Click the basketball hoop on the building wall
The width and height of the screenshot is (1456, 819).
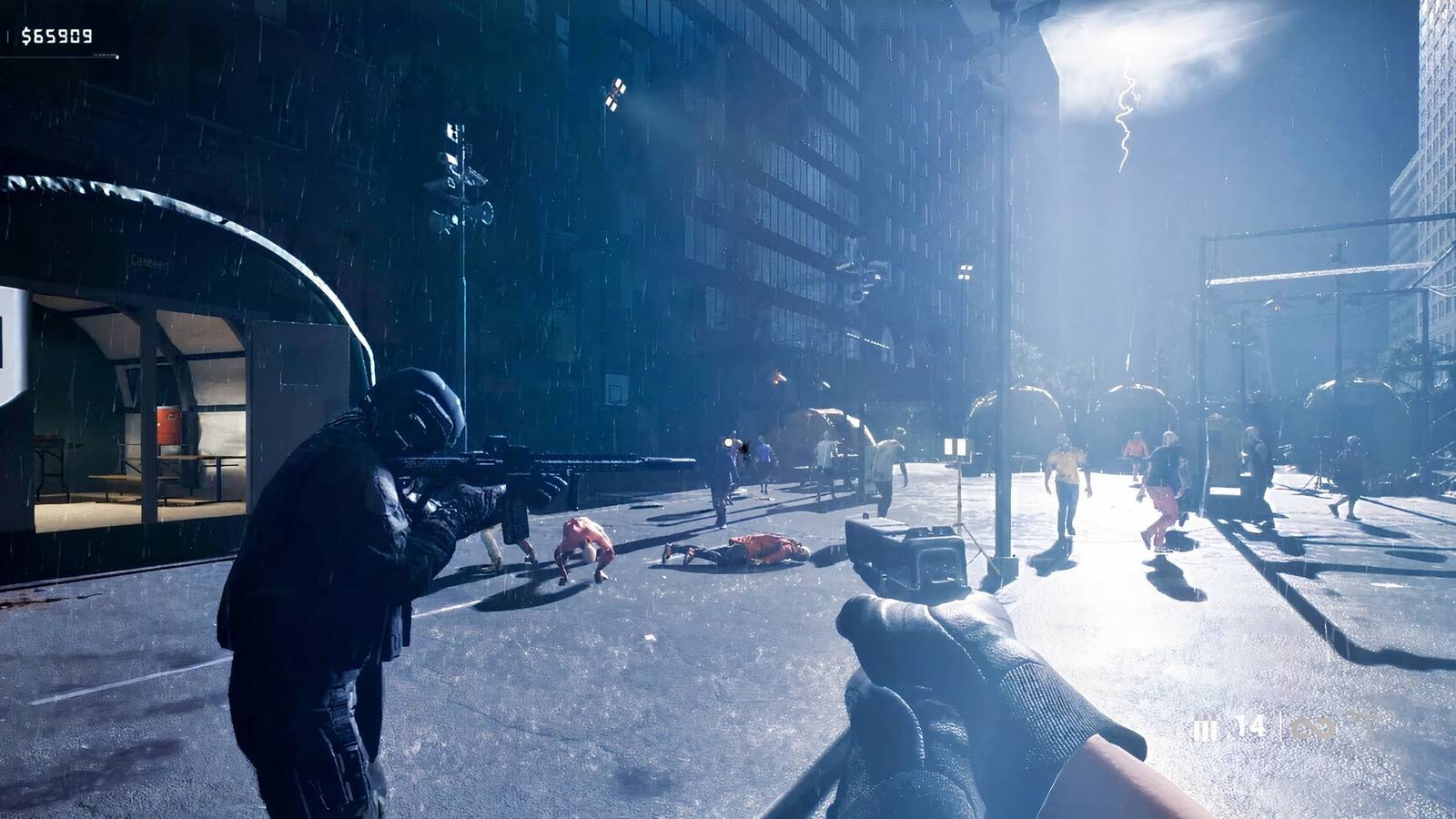click(x=615, y=389)
